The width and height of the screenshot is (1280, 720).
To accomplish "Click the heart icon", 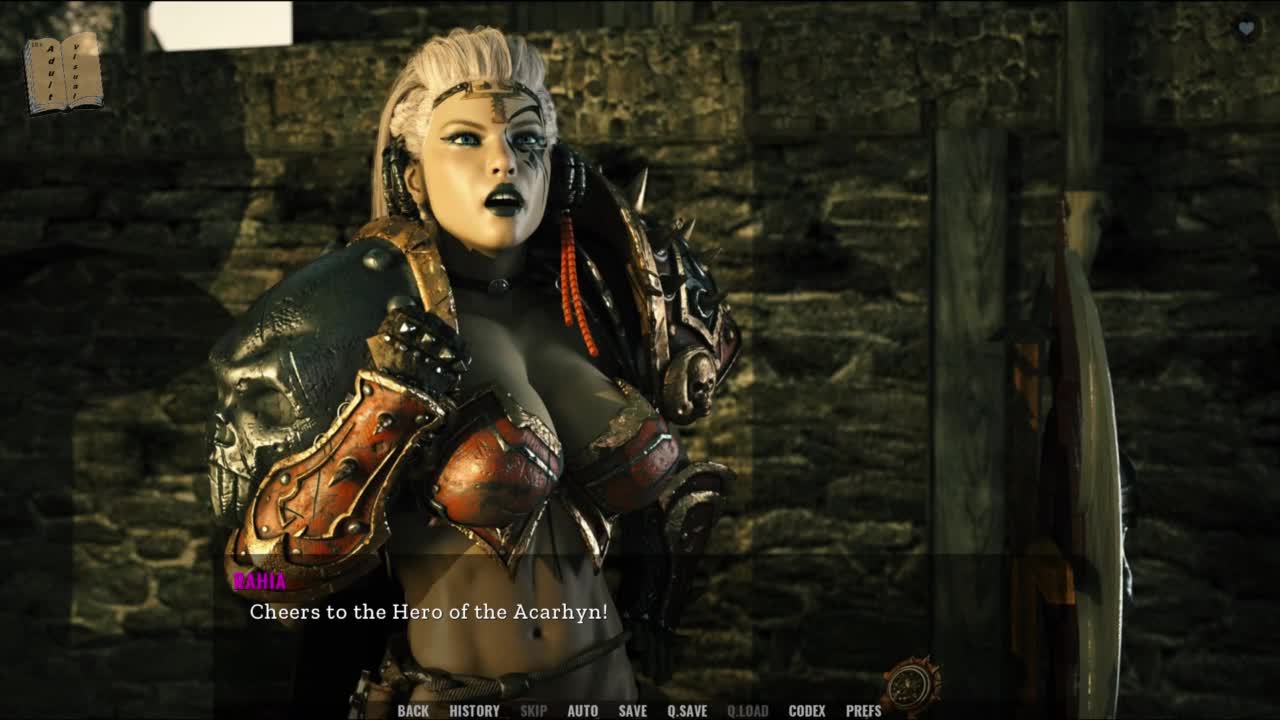I will tap(1246, 29).
